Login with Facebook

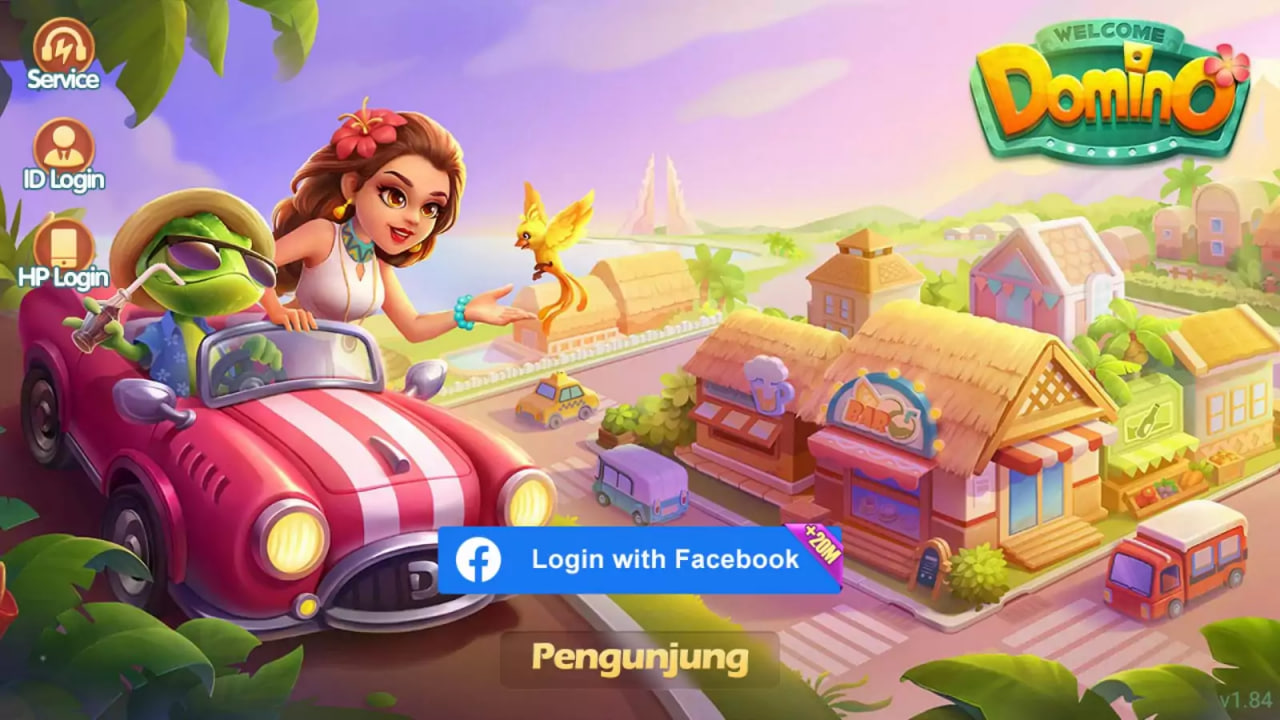(640, 559)
